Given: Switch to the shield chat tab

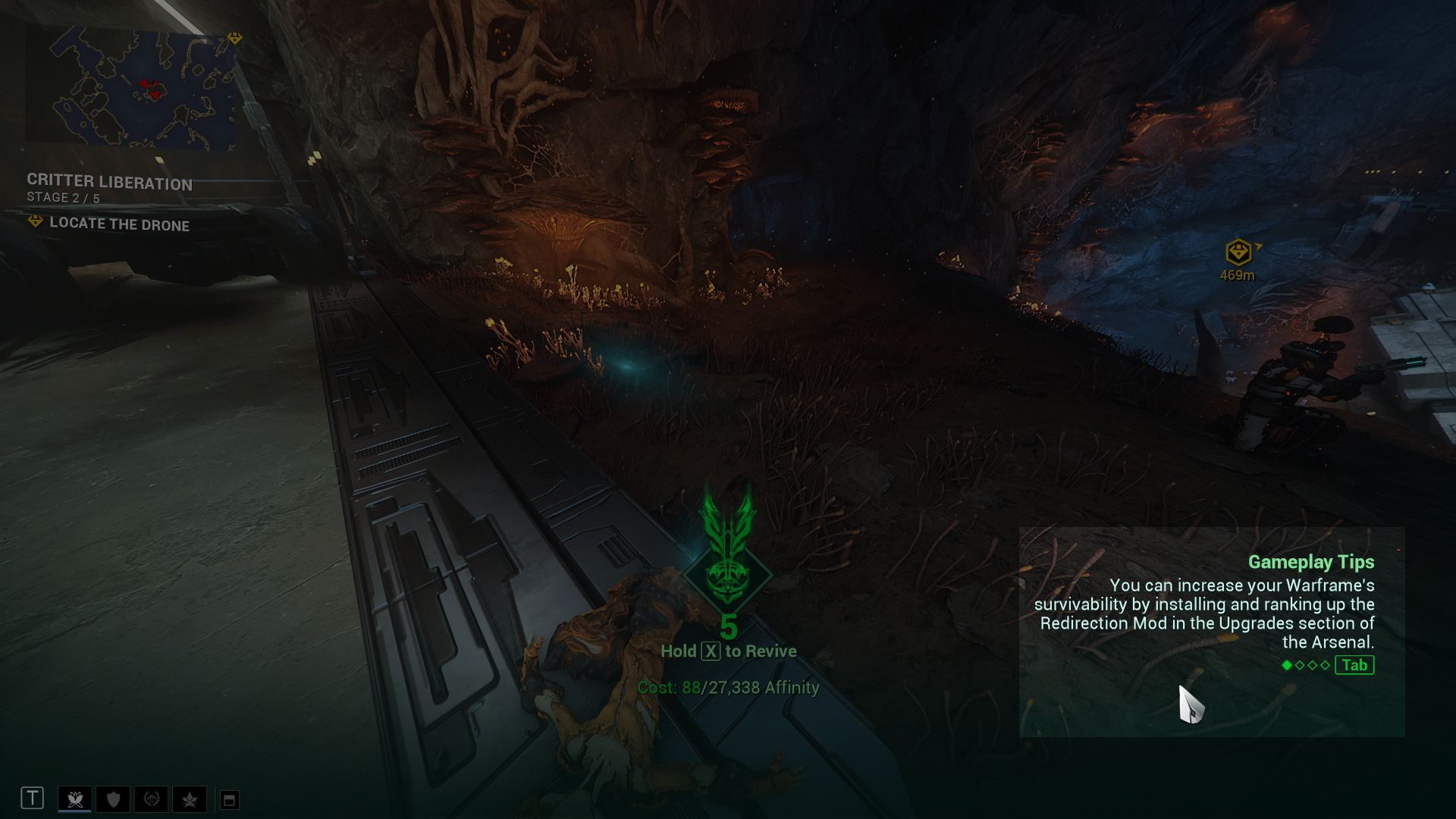Looking at the screenshot, I should tap(113, 799).
